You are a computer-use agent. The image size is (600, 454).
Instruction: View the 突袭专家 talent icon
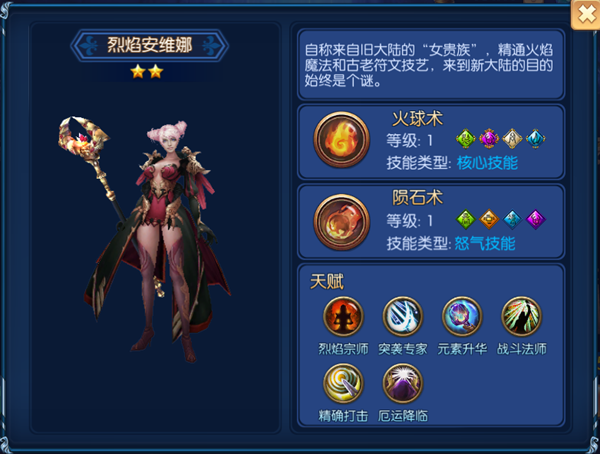tap(402, 316)
